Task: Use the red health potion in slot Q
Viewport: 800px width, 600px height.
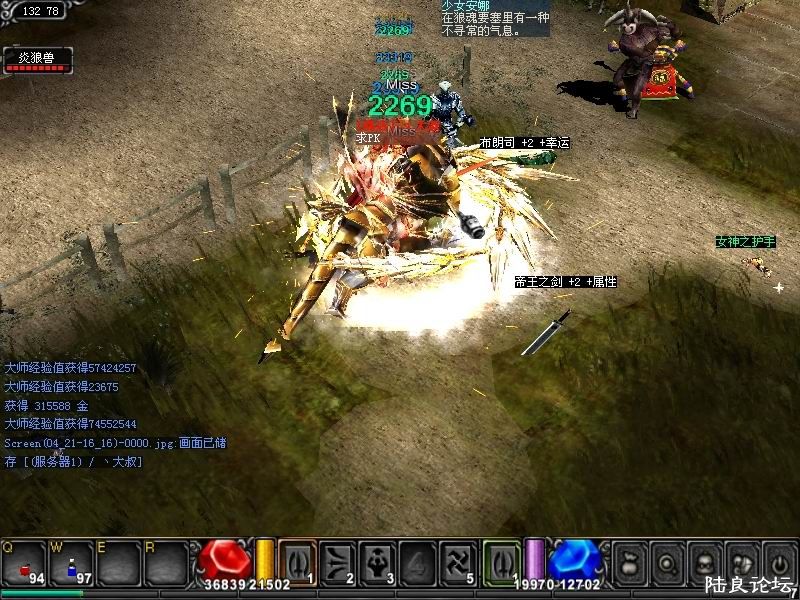Action: [x=24, y=563]
